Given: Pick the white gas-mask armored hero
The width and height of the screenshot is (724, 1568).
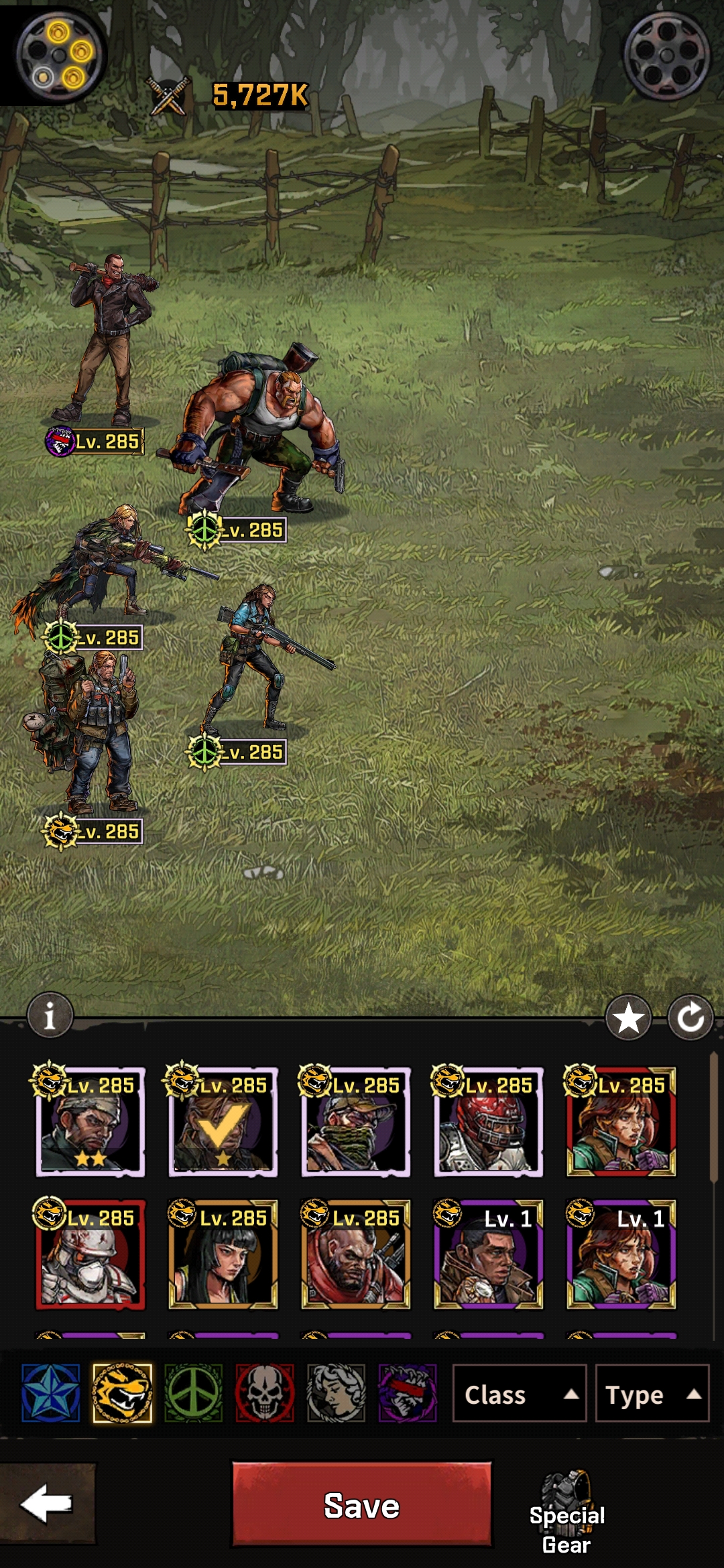Looking at the screenshot, I should [90, 1255].
